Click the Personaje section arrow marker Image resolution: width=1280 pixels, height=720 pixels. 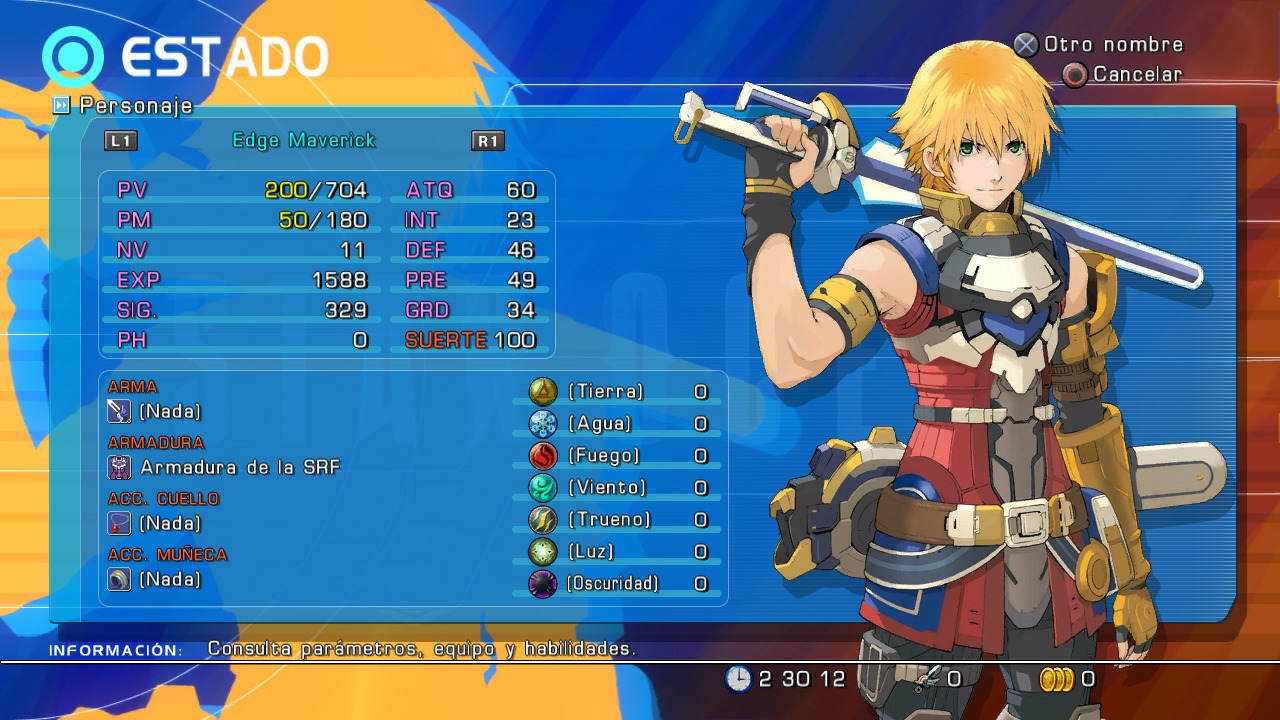pyautogui.click(x=63, y=105)
